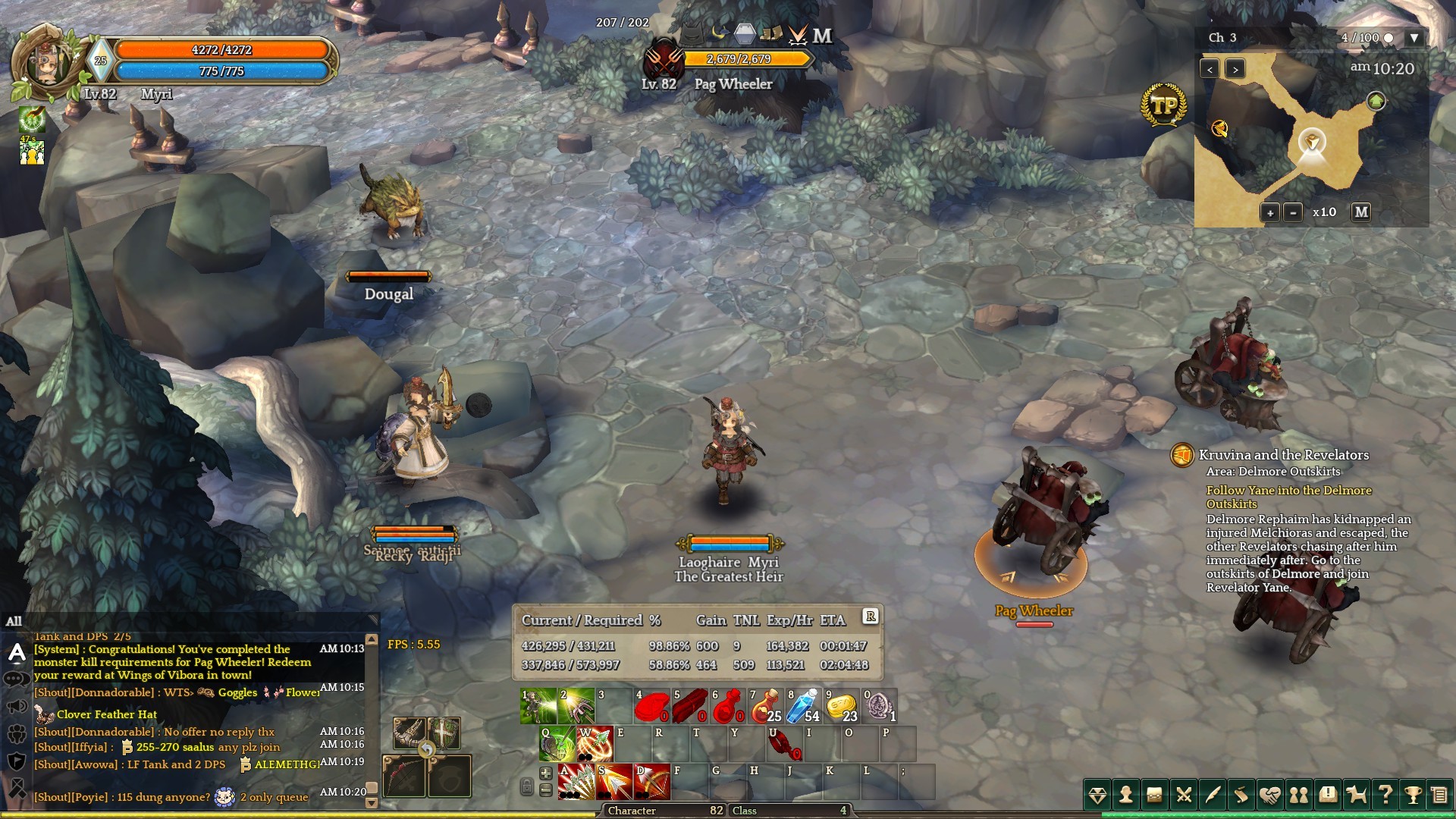
Task: Open the full map with the M button
Action: pos(1361,212)
